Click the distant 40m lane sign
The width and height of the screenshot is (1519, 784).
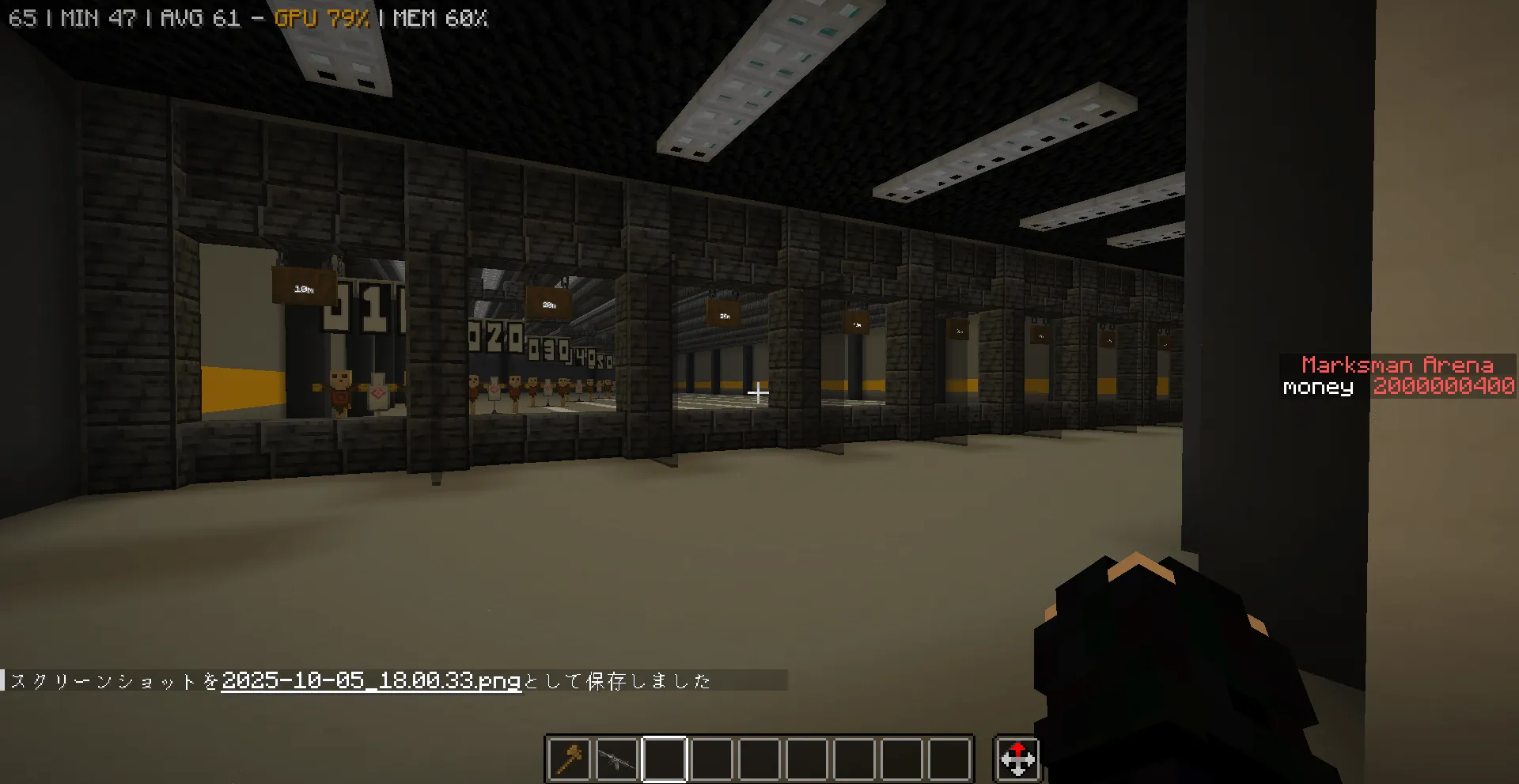855,323
